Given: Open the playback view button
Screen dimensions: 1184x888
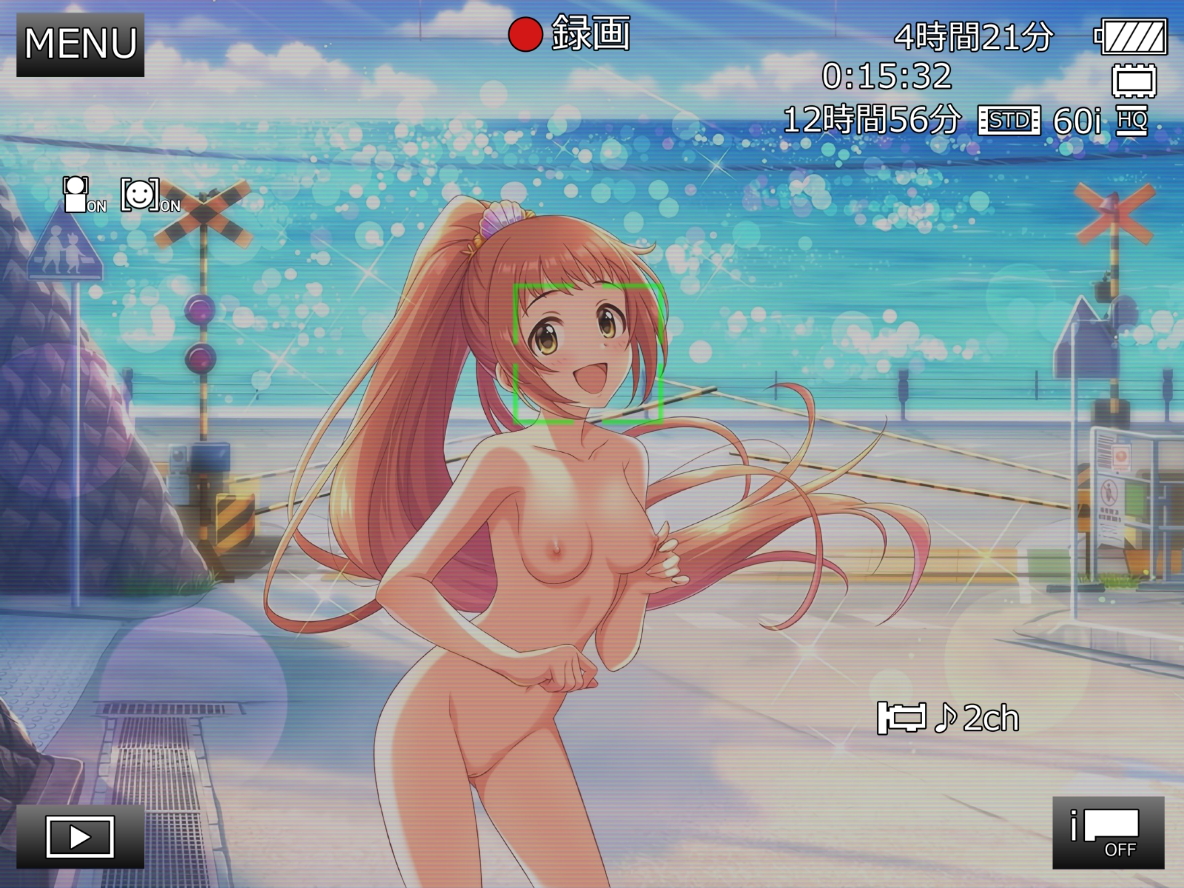Looking at the screenshot, I should coord(80,836).
